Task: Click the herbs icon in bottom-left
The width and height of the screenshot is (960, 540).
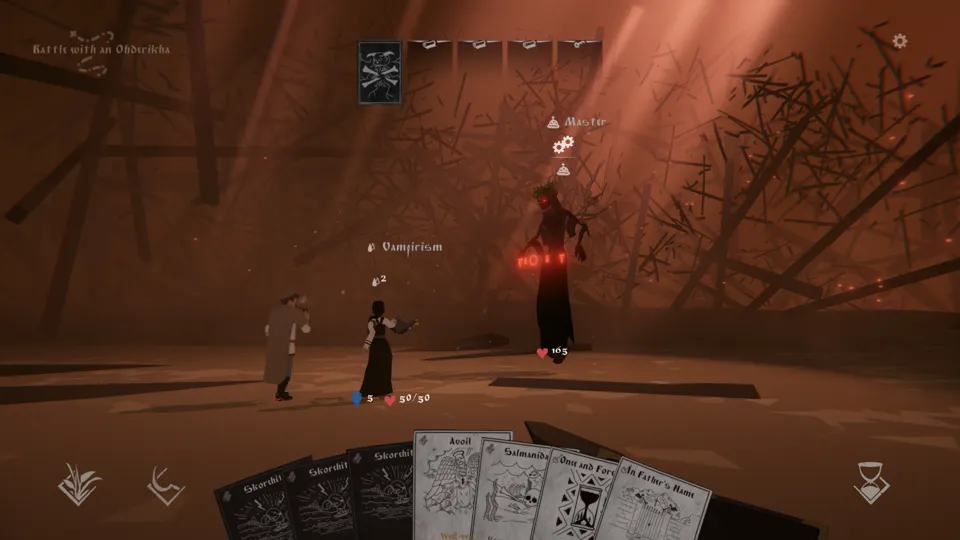Action: click(x=79, y=483)
